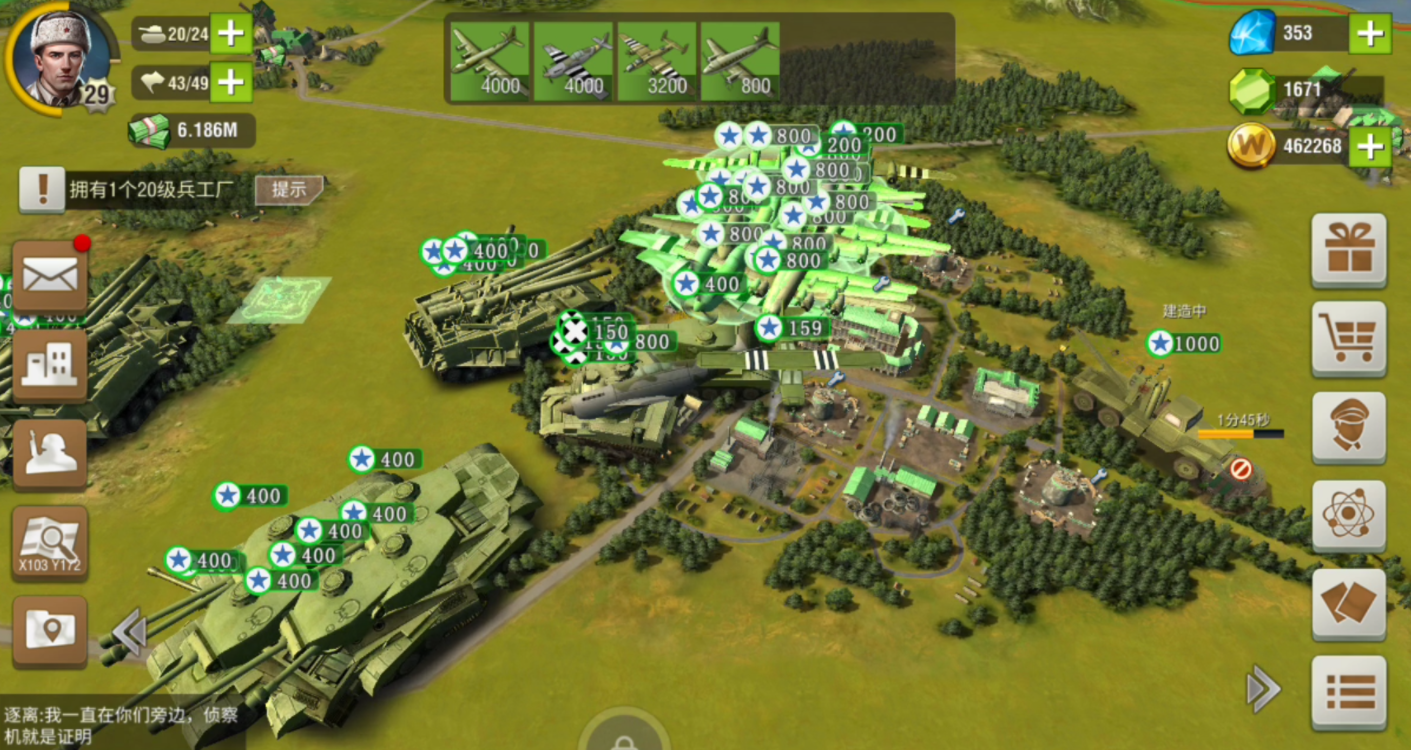Select the transport plane squad with 800
The height and width of the screenshot is (750, 1411).
[740, 62]
